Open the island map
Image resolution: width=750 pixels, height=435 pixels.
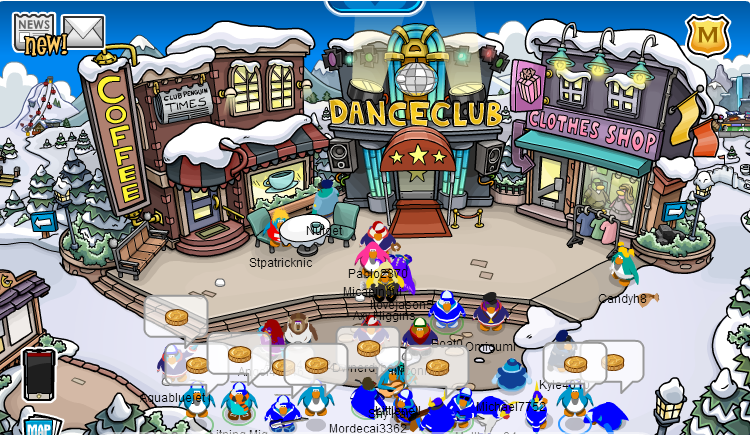38,427
